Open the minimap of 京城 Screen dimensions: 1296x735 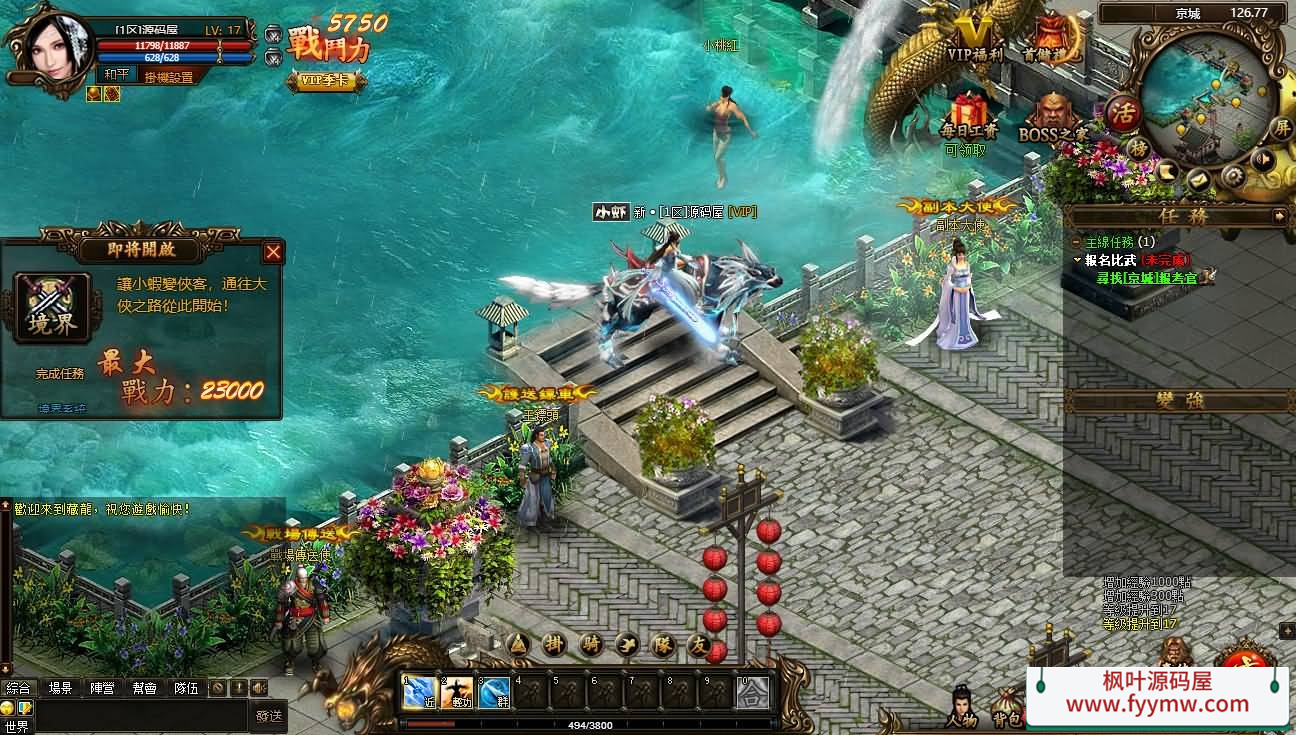(1209, 98)
